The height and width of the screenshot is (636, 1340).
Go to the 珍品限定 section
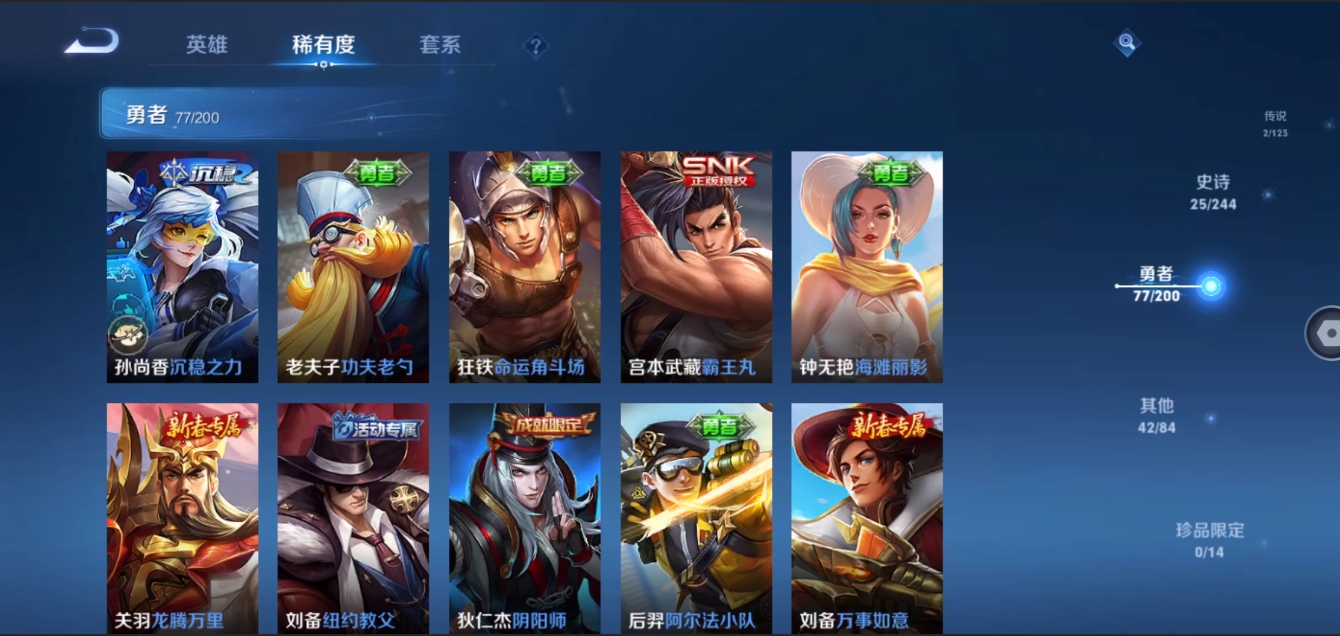1209,539
